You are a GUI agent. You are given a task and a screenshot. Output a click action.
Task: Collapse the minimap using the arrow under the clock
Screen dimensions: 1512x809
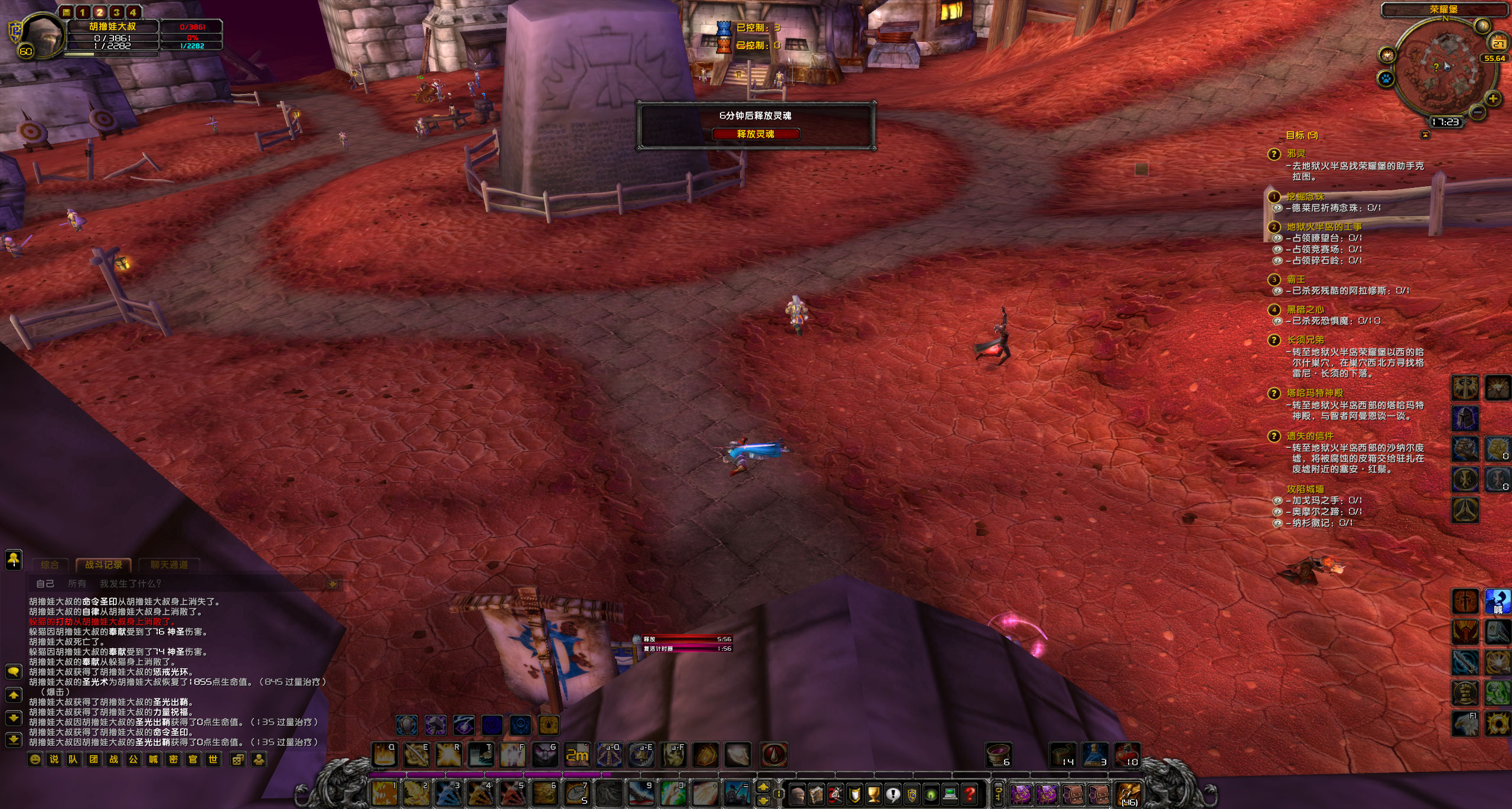point(1425,134)
